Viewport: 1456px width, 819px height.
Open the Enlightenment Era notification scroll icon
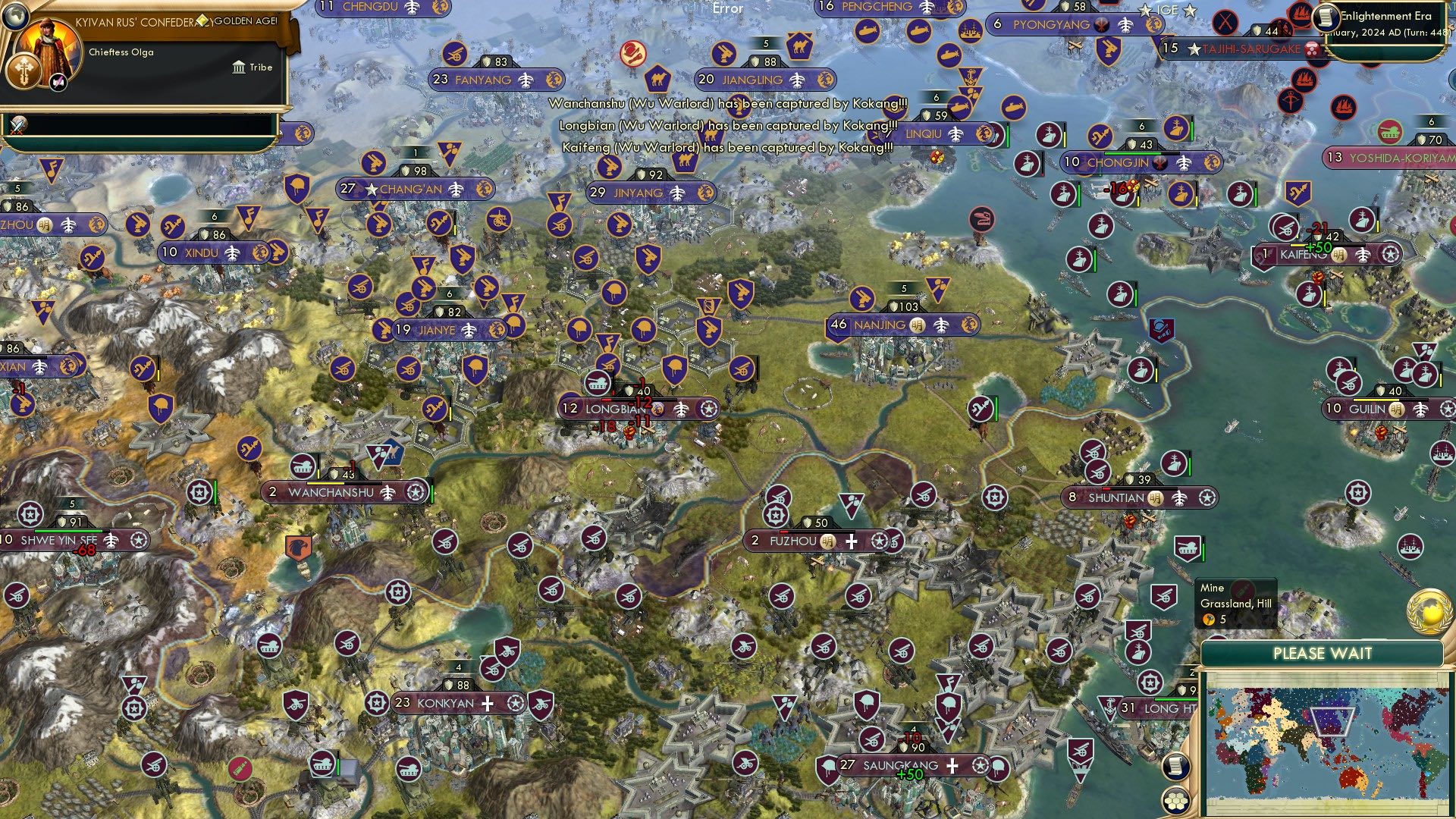click(1327, 17)
